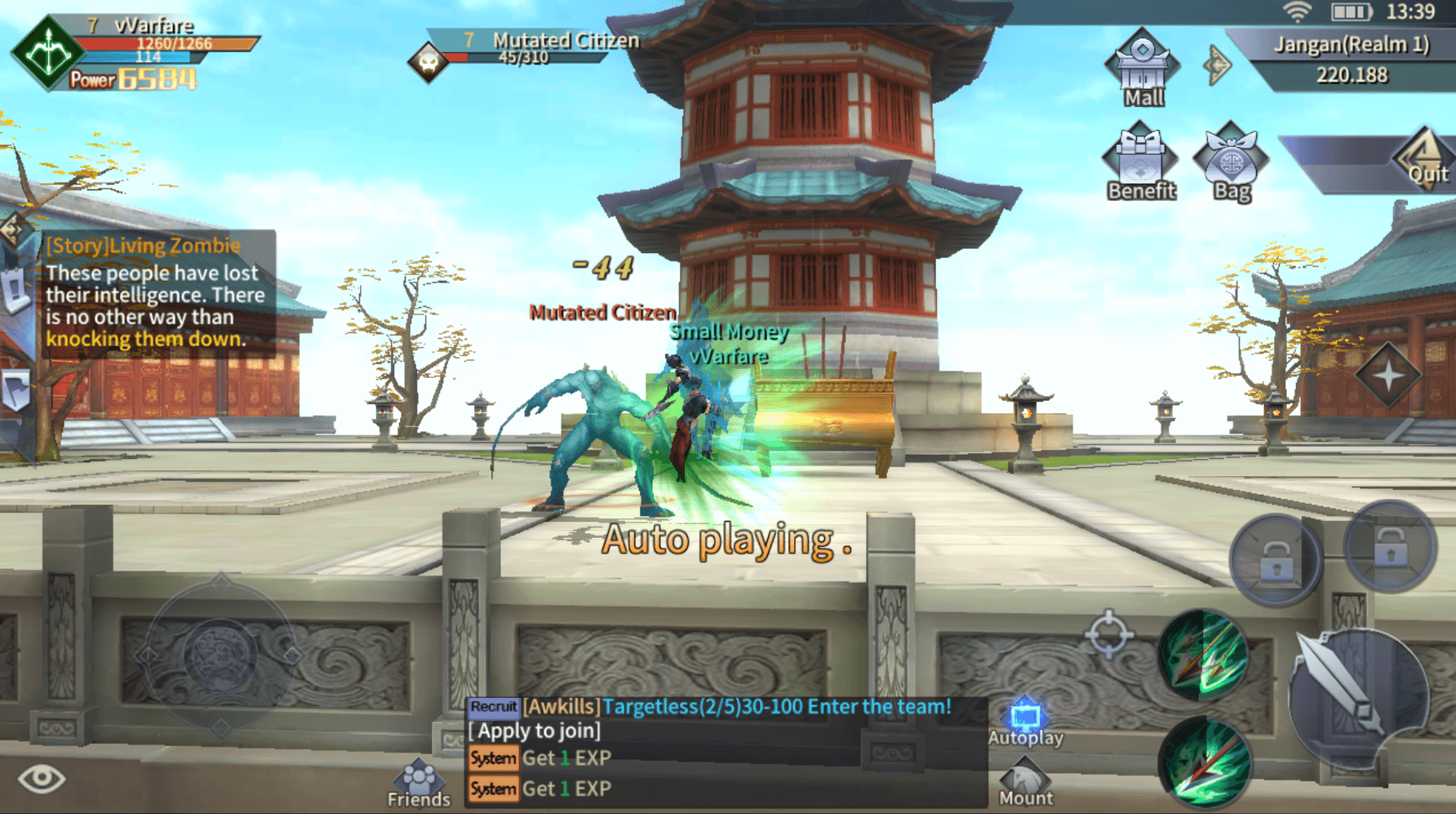Open the Bag inventory
The width and height of the screenshot is (1456, 814).
click(x=1231, y=162)
